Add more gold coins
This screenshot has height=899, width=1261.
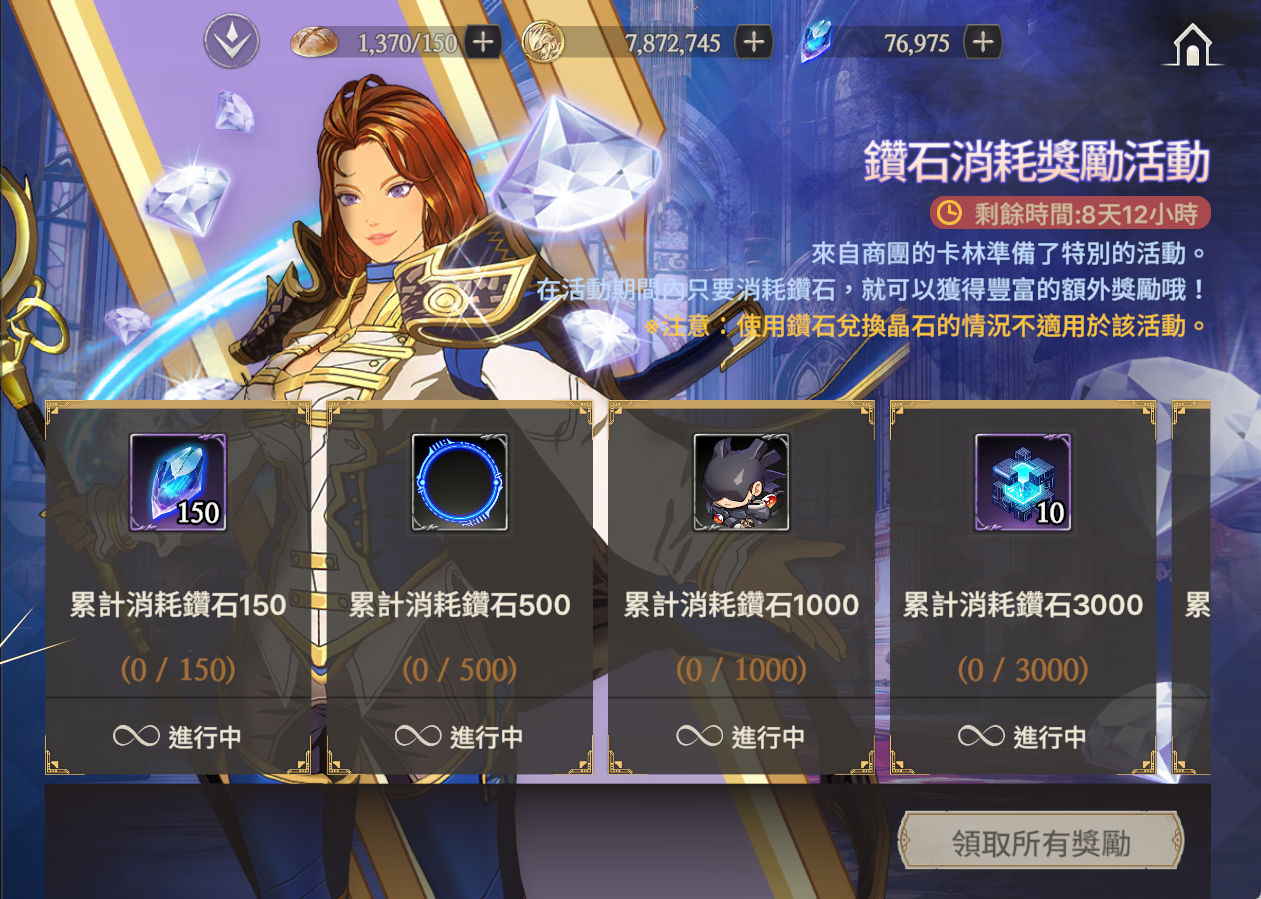753,42
